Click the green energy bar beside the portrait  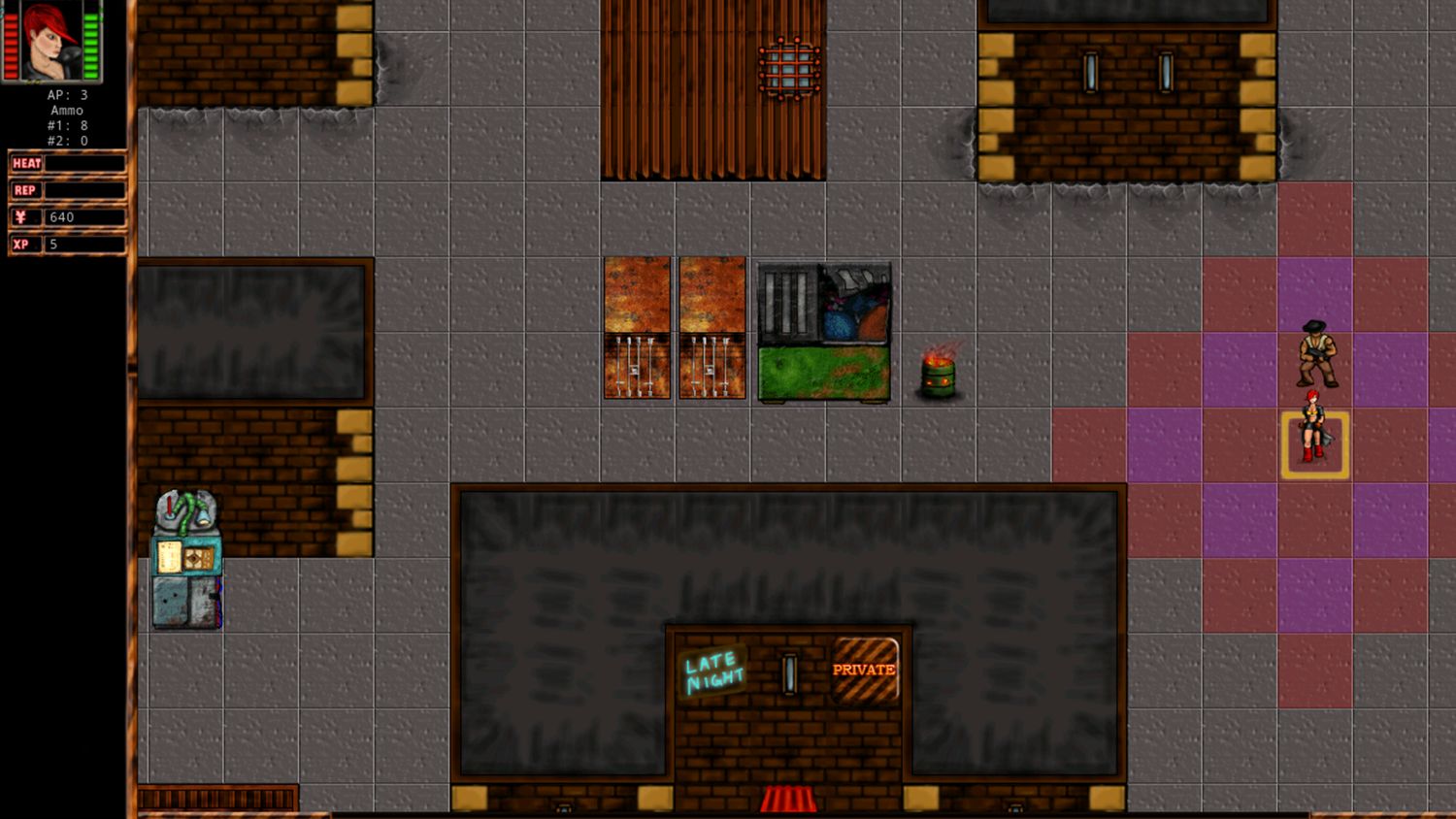[93, 44]
